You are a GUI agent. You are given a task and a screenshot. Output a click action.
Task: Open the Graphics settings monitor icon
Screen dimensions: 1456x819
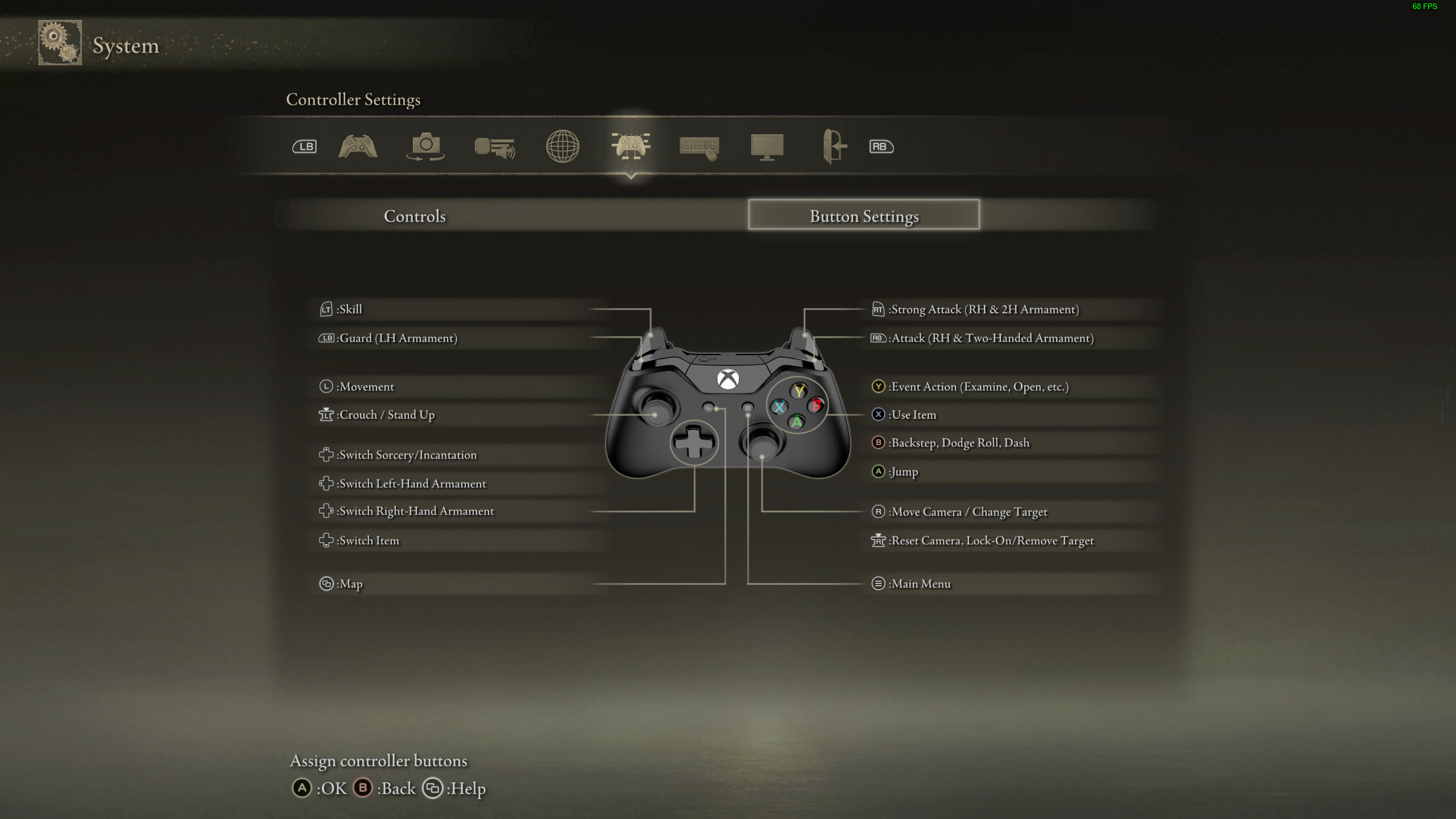[768, 147]
